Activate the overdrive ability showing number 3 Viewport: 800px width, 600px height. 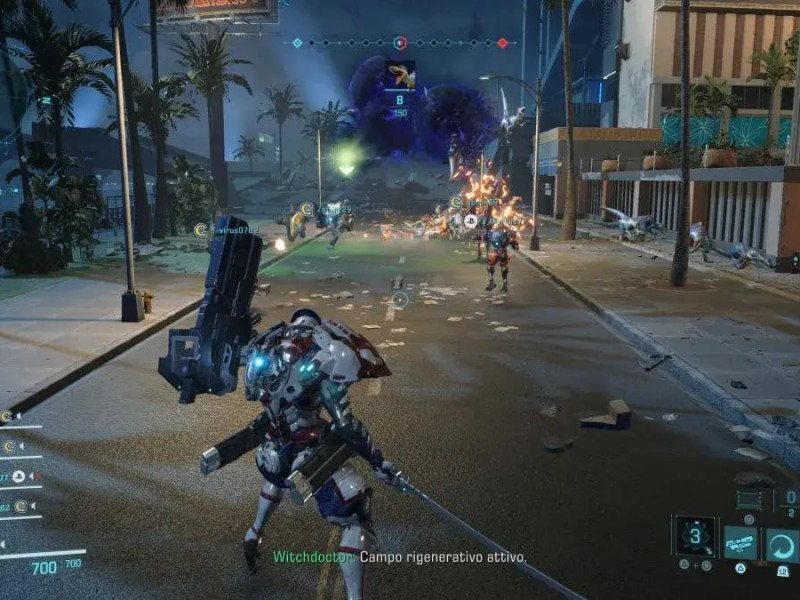[x=694, y=537]
